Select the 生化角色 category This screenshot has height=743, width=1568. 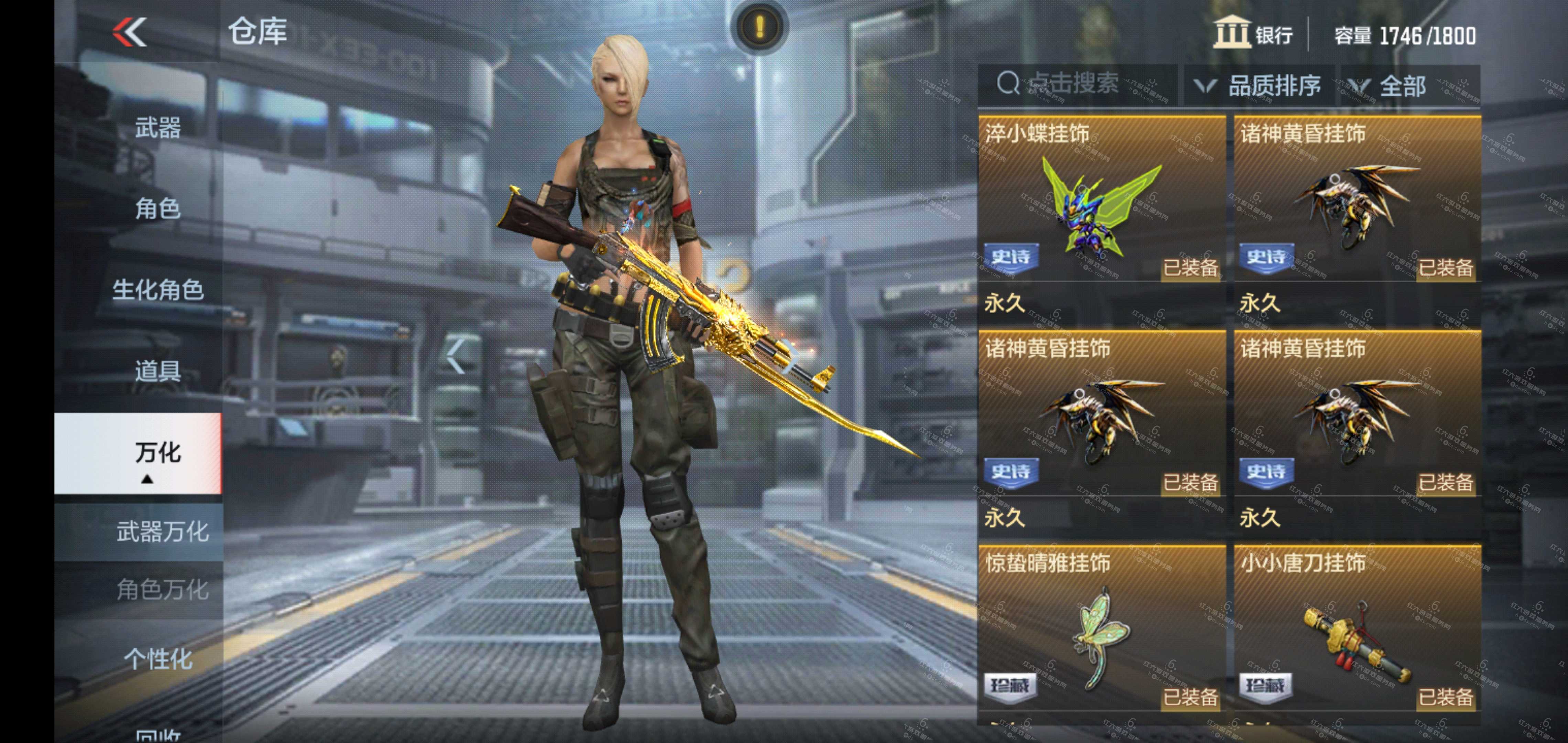pyautogui.click(x=157, y=290)
